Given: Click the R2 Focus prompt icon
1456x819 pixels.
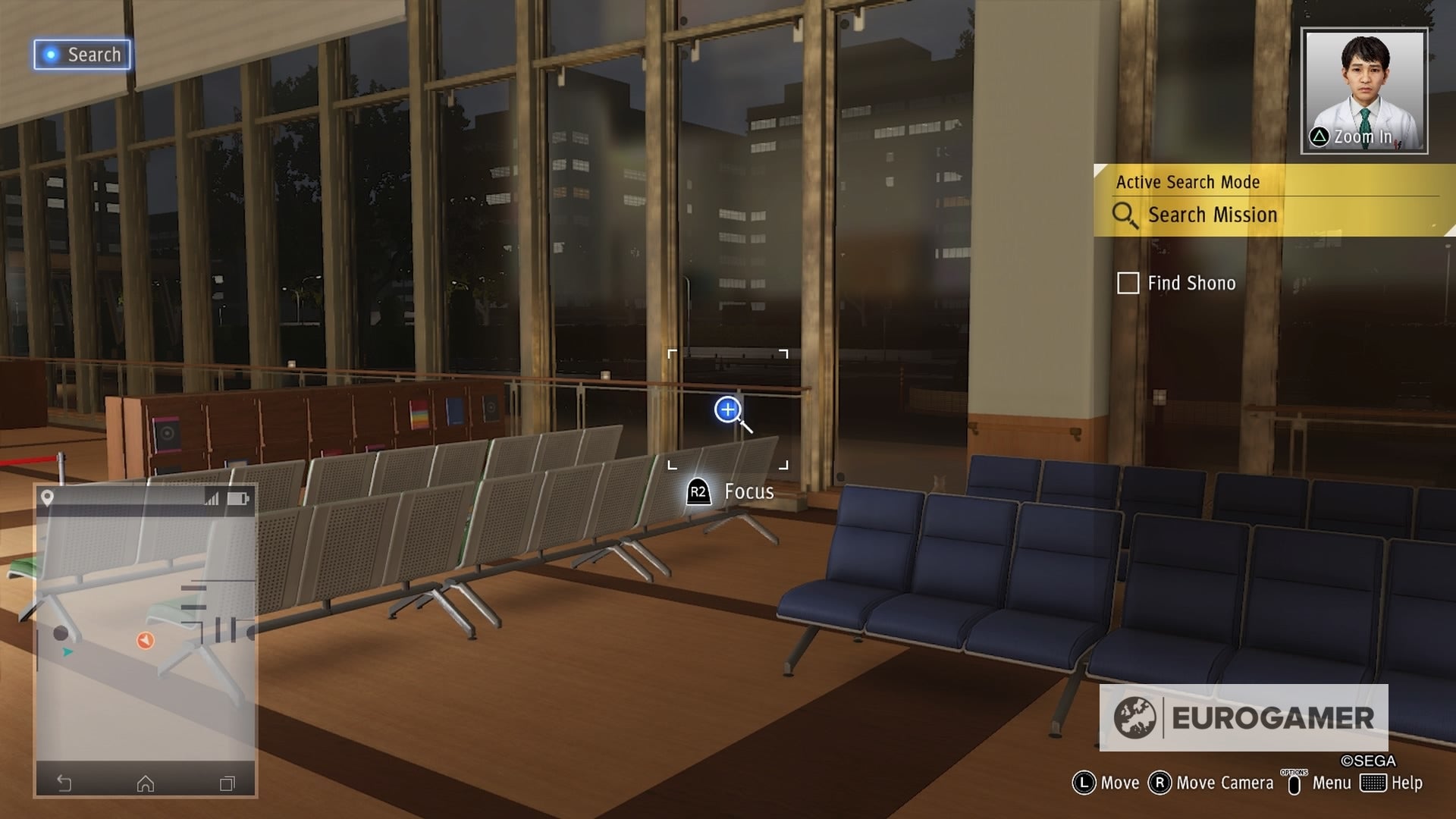Looking at the screenshot, I should click(x=698, y=491).
